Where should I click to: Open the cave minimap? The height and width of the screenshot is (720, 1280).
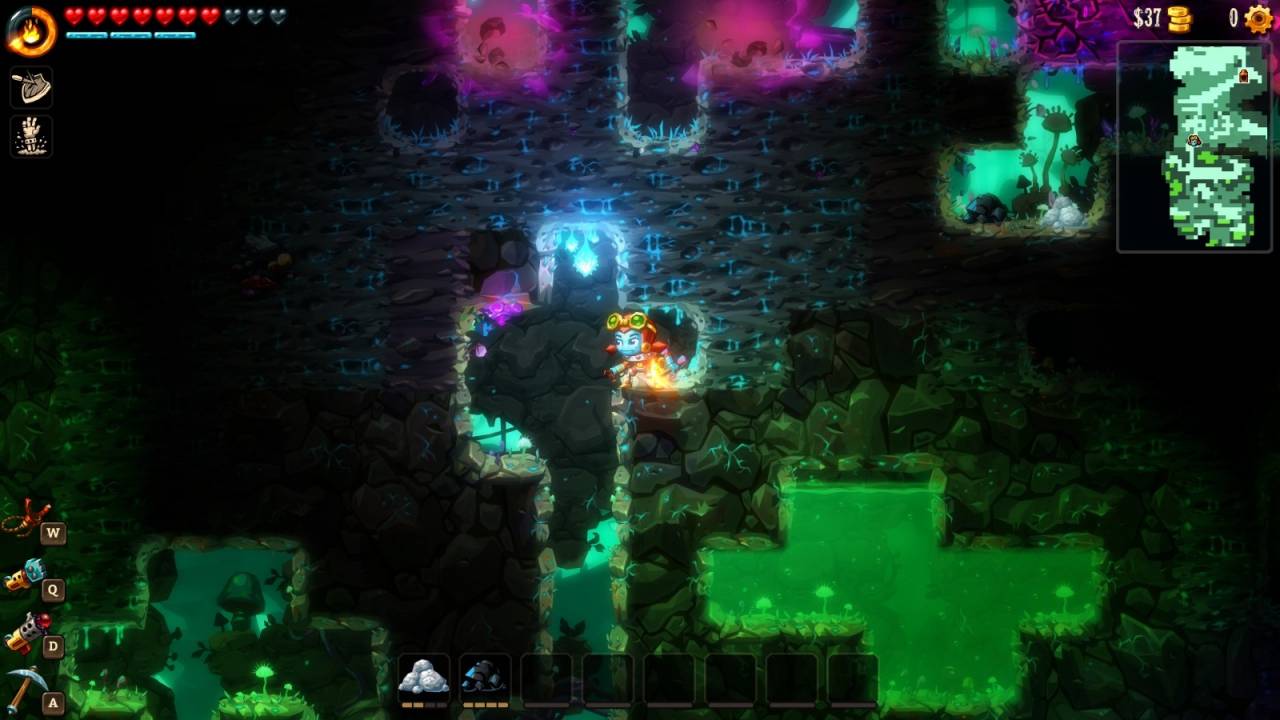pos(1193,146)
